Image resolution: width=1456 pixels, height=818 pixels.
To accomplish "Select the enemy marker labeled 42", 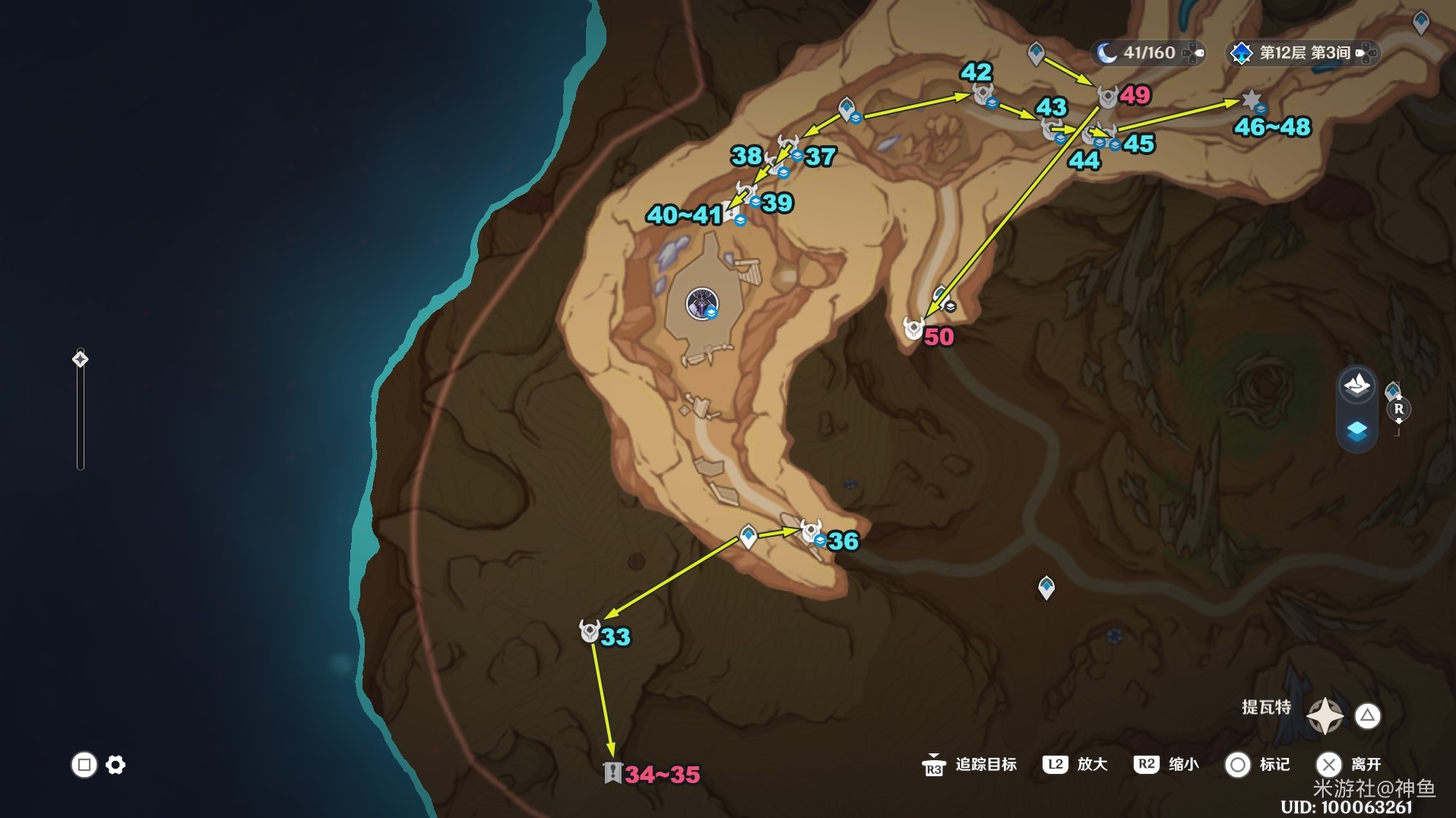I will 983,94.
